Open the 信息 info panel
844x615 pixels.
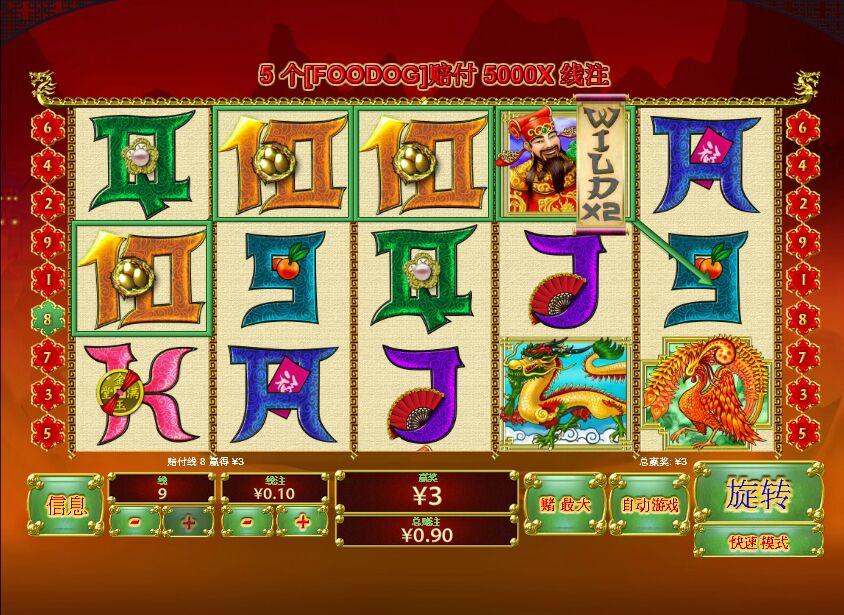point(66,505)
